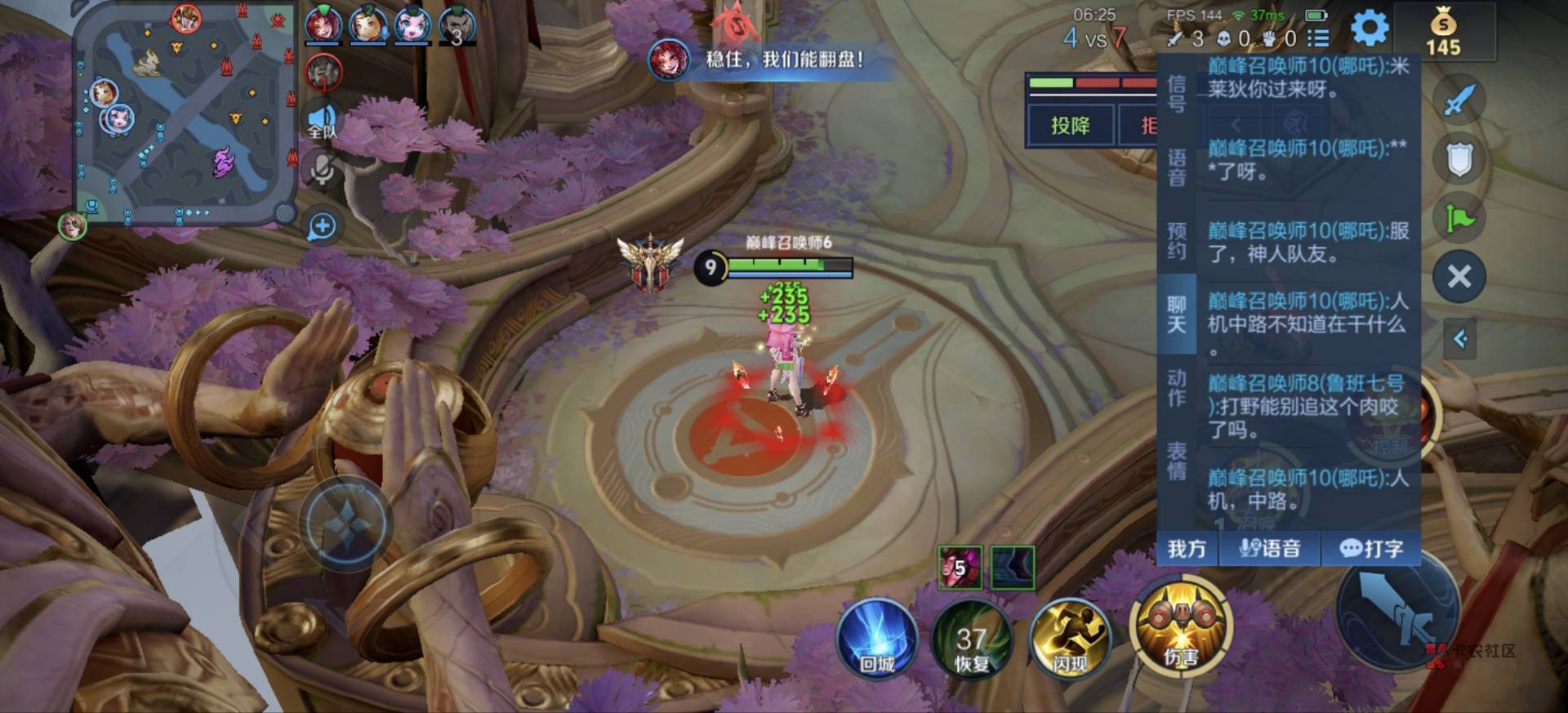
Task: Close the chat panel with X
Action: tap(1459, 277)
